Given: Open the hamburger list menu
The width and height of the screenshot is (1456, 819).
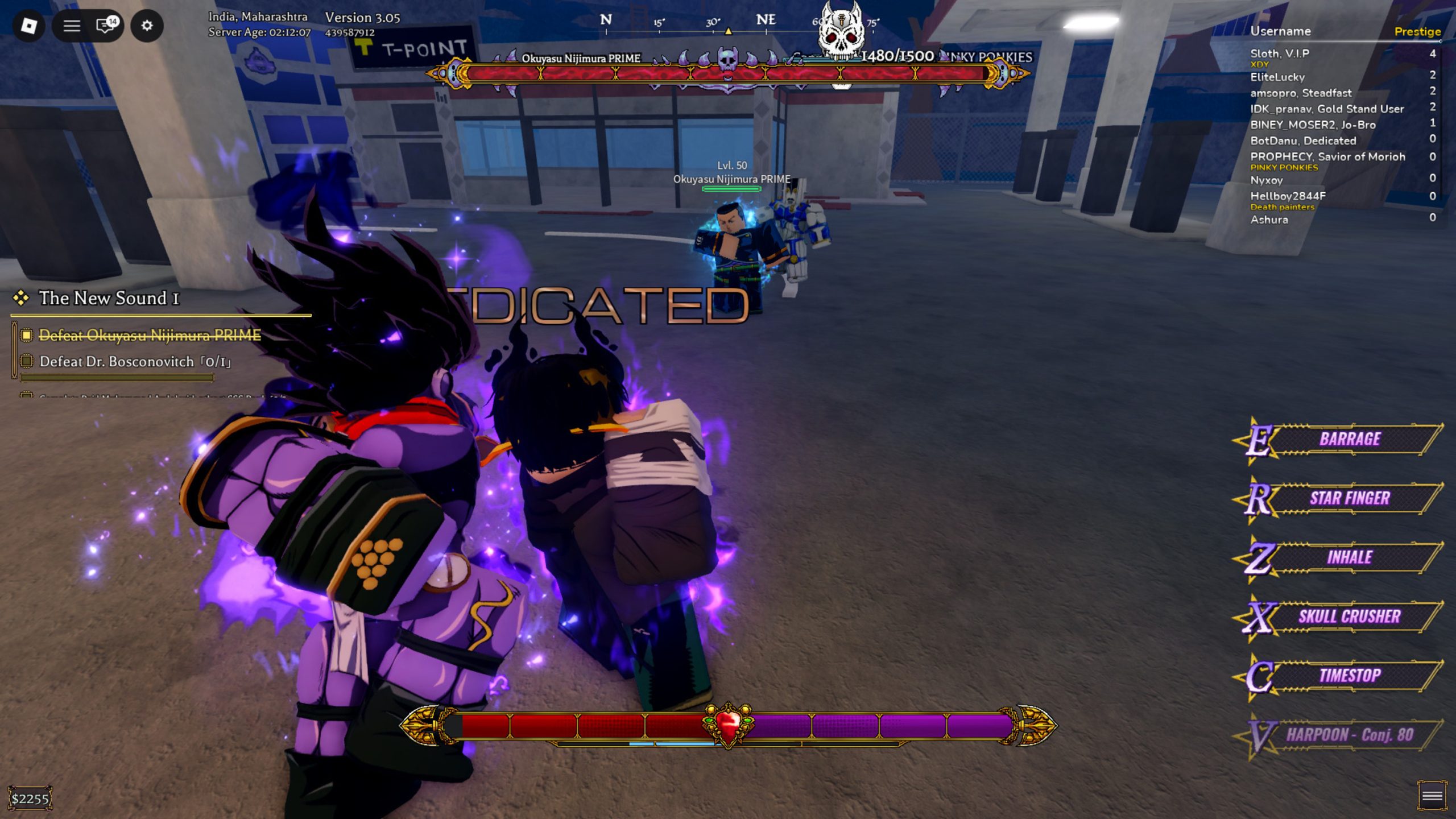Looking at the screenshot, I should click(72, 26).
